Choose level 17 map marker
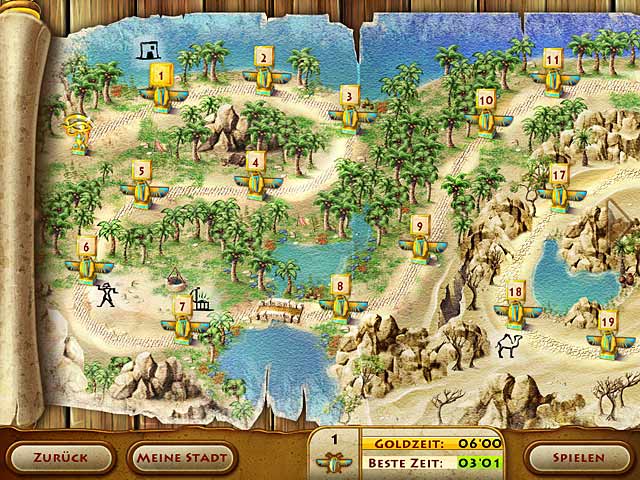 point(558,188)
